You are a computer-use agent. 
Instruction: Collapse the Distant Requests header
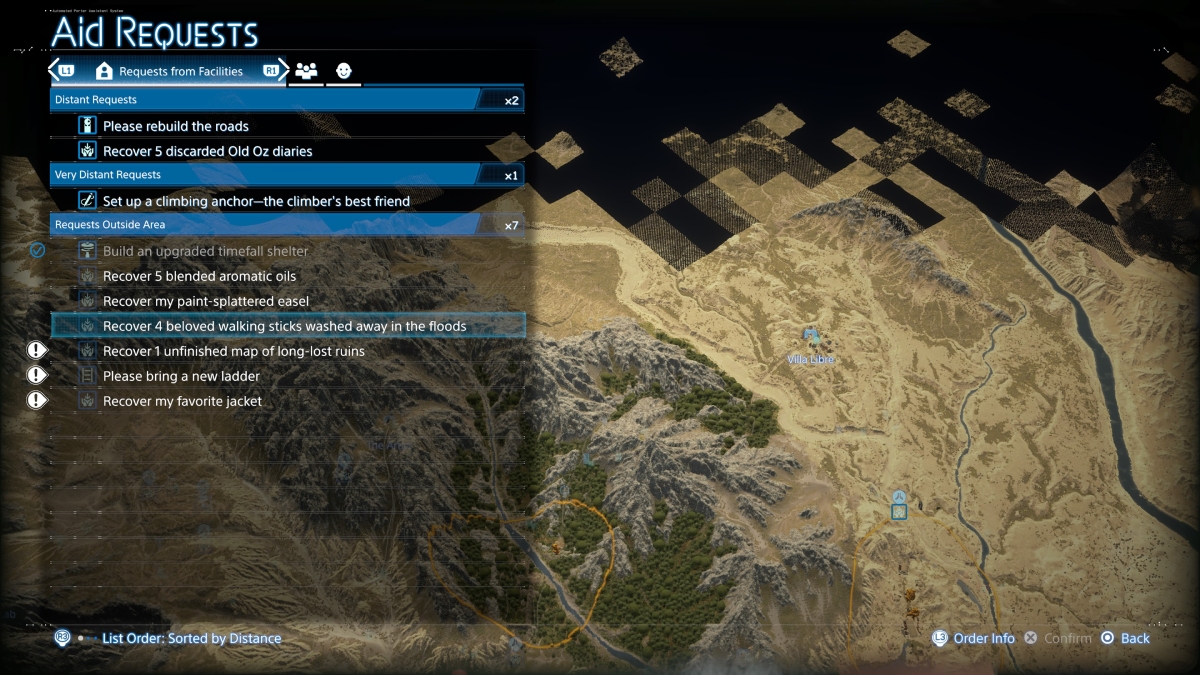(x=286, y=100)
